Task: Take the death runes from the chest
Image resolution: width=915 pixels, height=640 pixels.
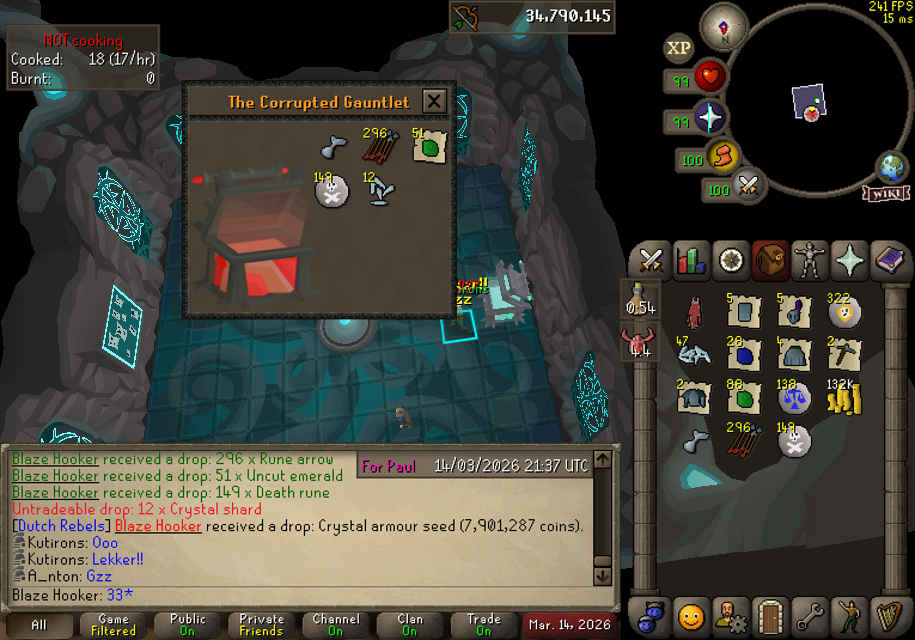Action: pyautogui.click(x=330, y=191)
